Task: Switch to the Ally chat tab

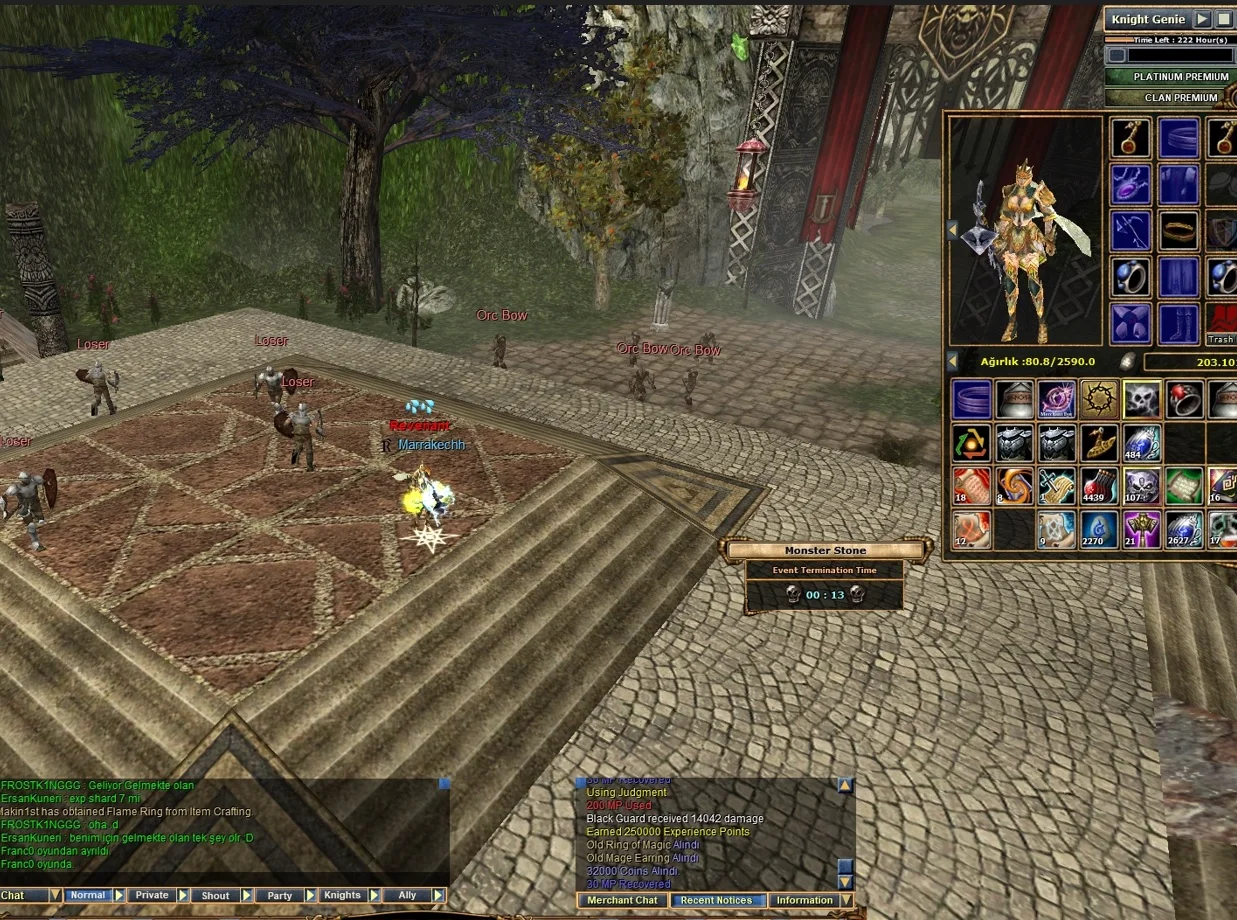Action: coord(407,895)
